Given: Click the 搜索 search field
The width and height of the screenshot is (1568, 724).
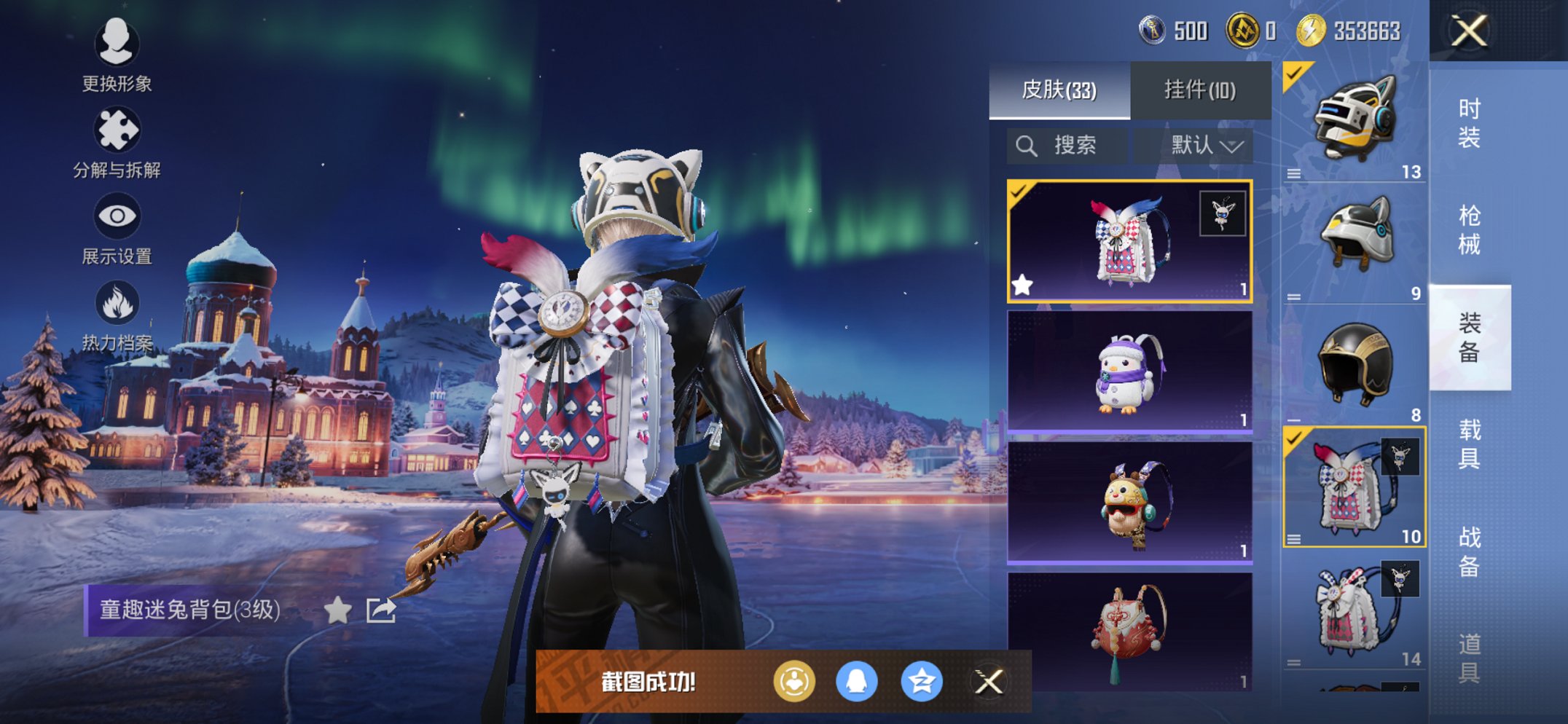Looking at the screenshot, I should [1067, 146].
